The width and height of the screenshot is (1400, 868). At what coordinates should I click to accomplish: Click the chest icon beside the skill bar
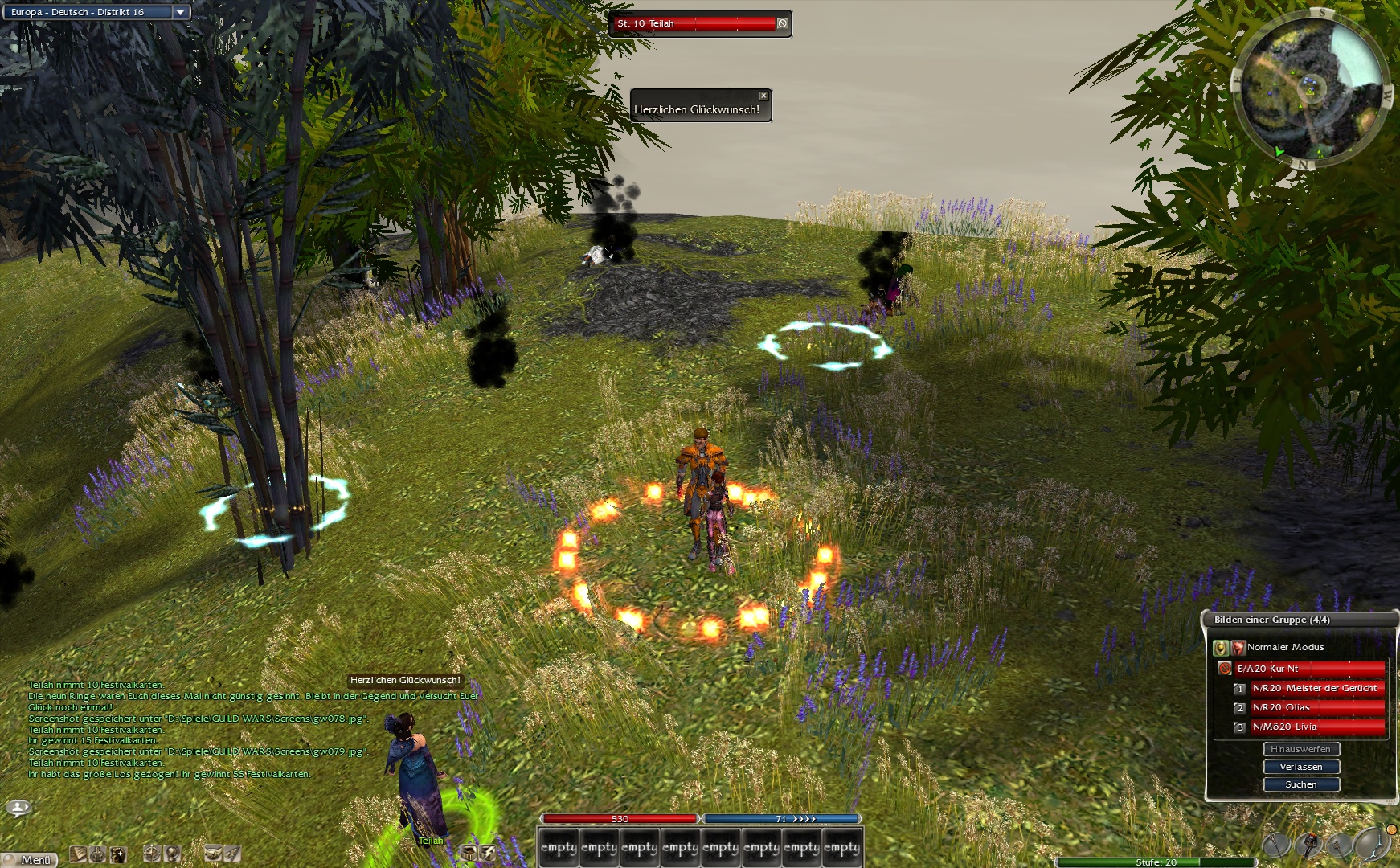point(469,852)
